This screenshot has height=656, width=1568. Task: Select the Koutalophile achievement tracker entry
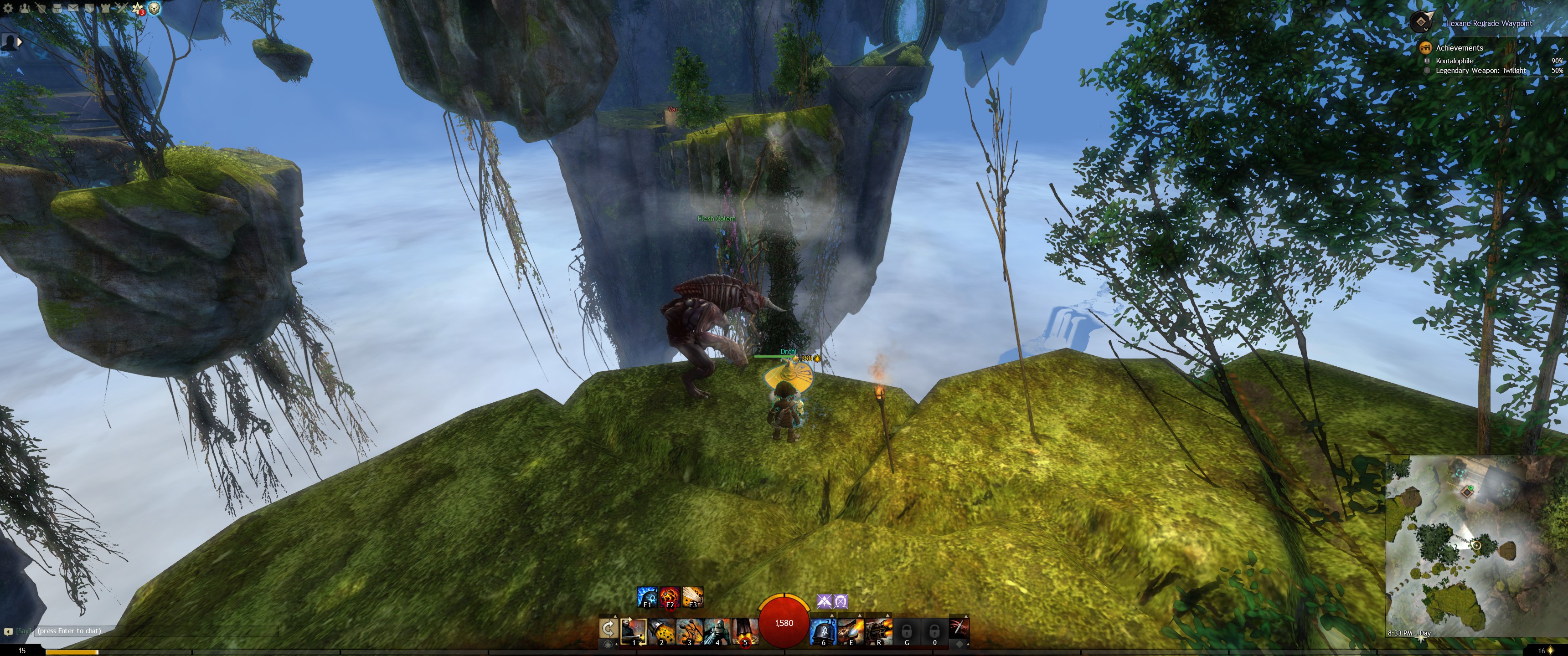tap(1454, 61)
